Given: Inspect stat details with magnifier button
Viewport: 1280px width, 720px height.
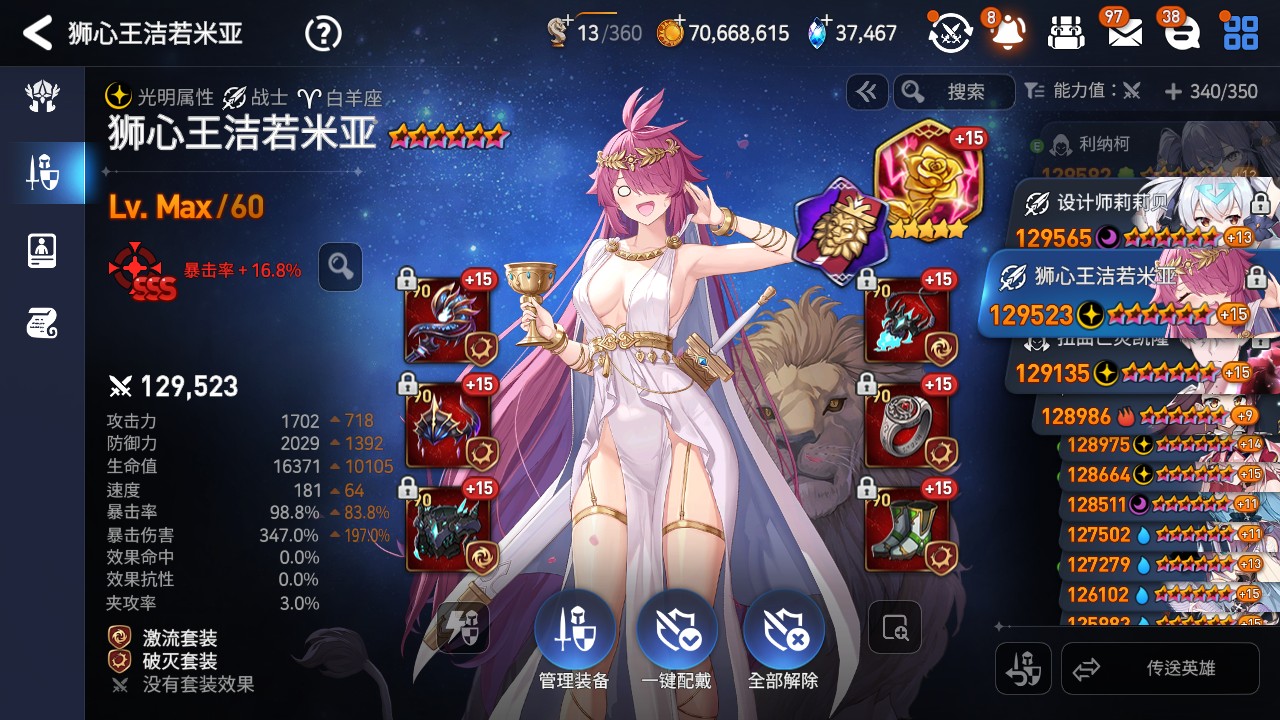Looking at the screenshot, I should tap(340, 267).
